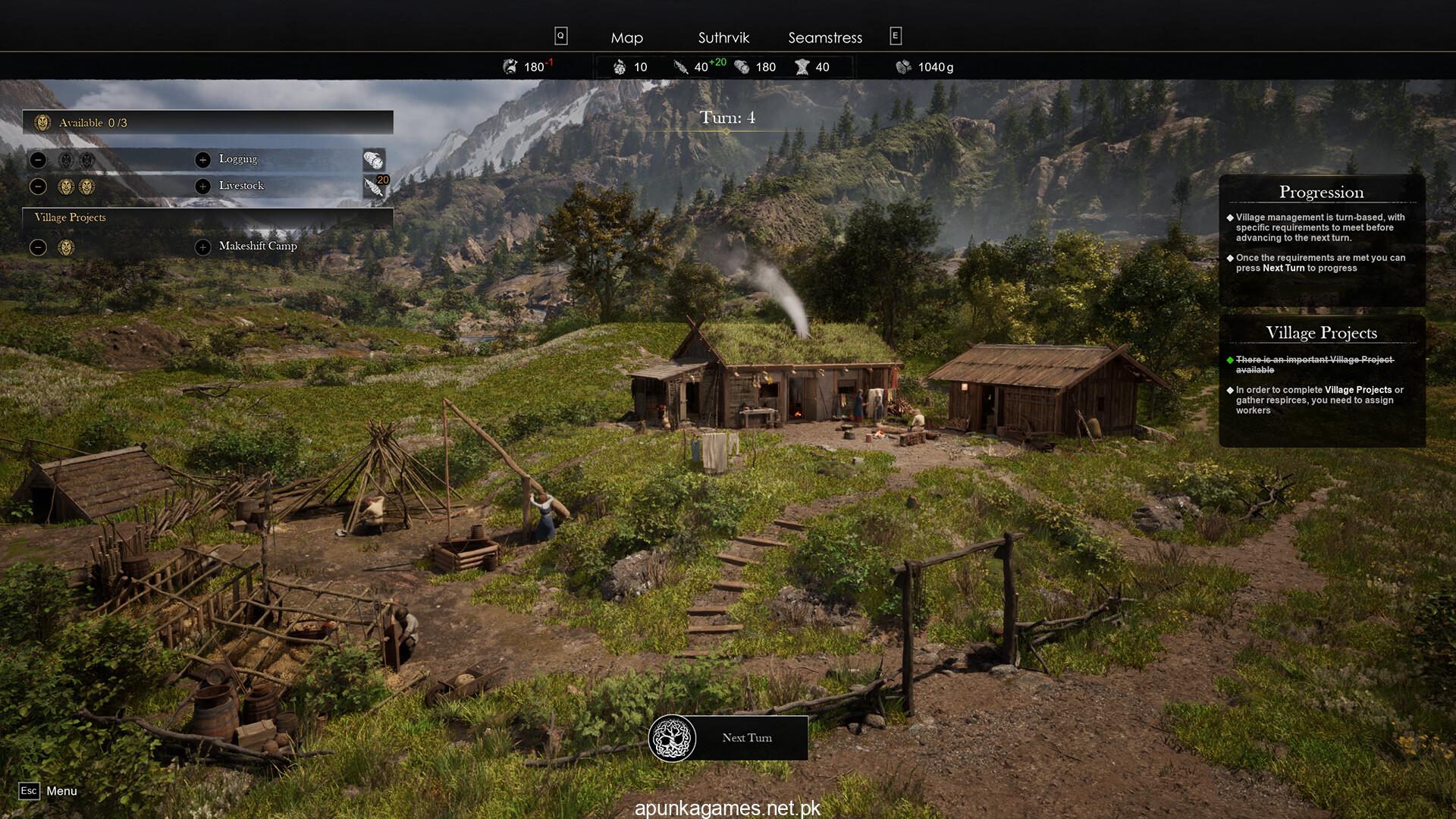This screenshot has height=819, width=1456.
Task: Switch to the Map tab
Action: 626,38
